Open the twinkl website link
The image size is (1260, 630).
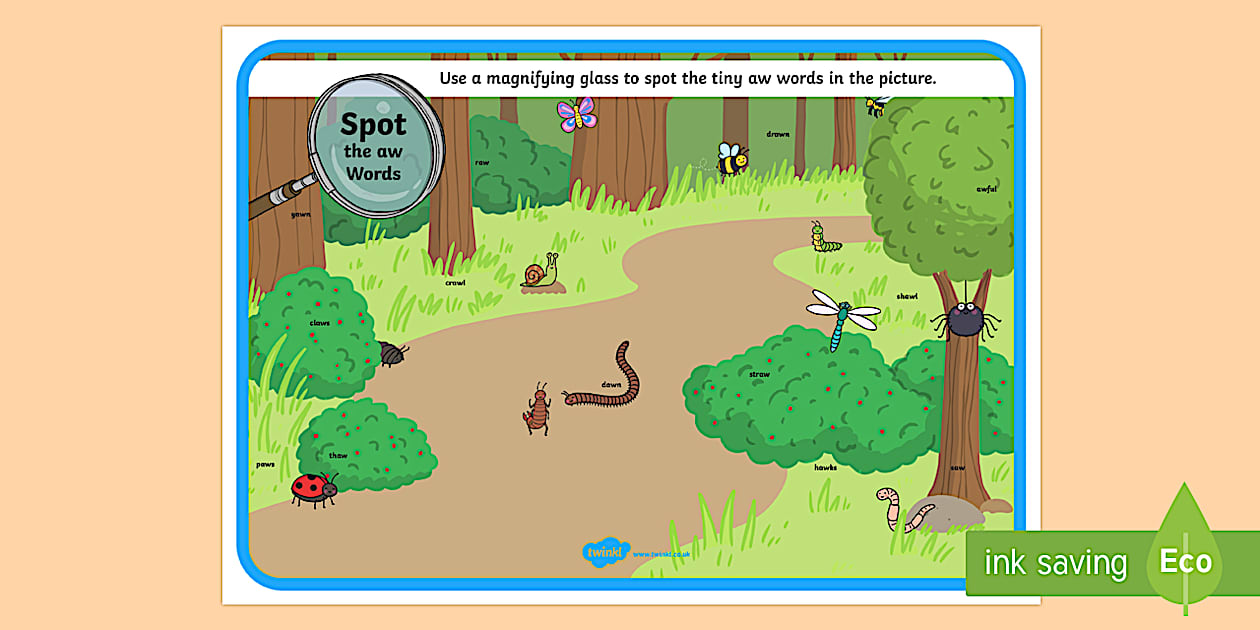[658, 554]
